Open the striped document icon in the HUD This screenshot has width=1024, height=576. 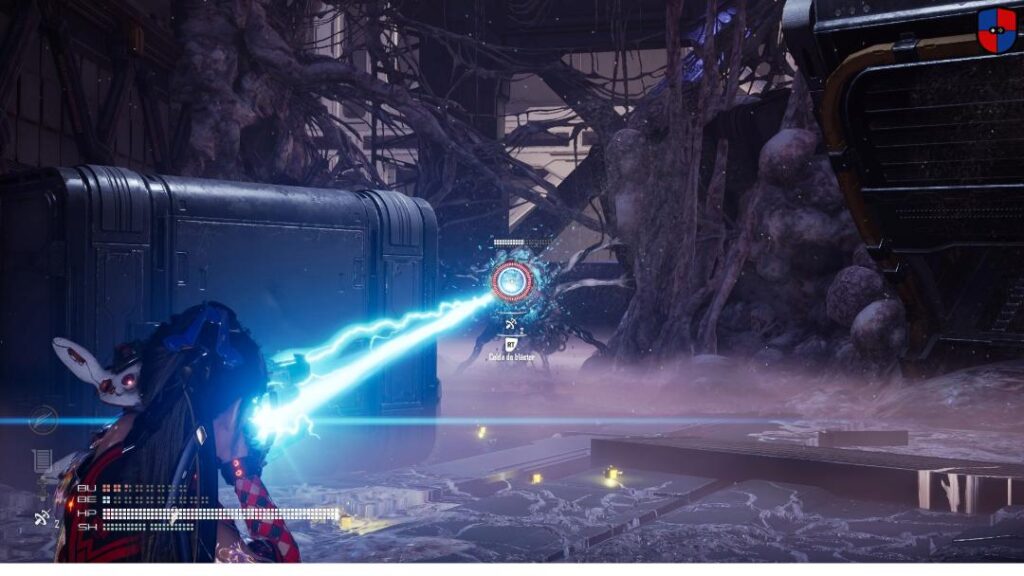point(43,462)
